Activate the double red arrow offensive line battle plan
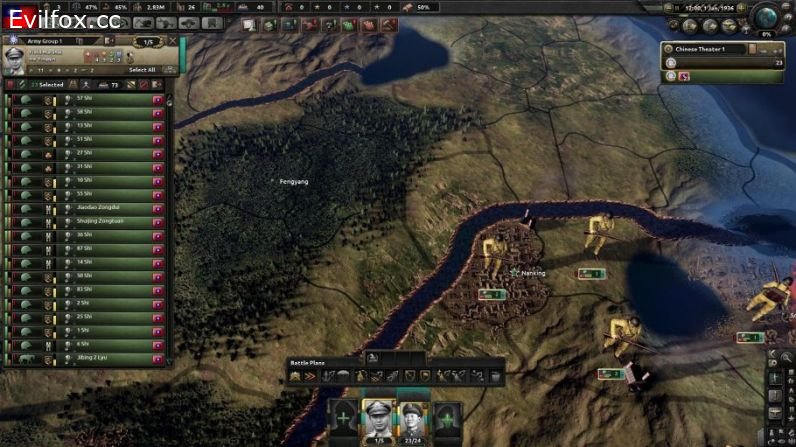The image size is (796, 447). 310,376
